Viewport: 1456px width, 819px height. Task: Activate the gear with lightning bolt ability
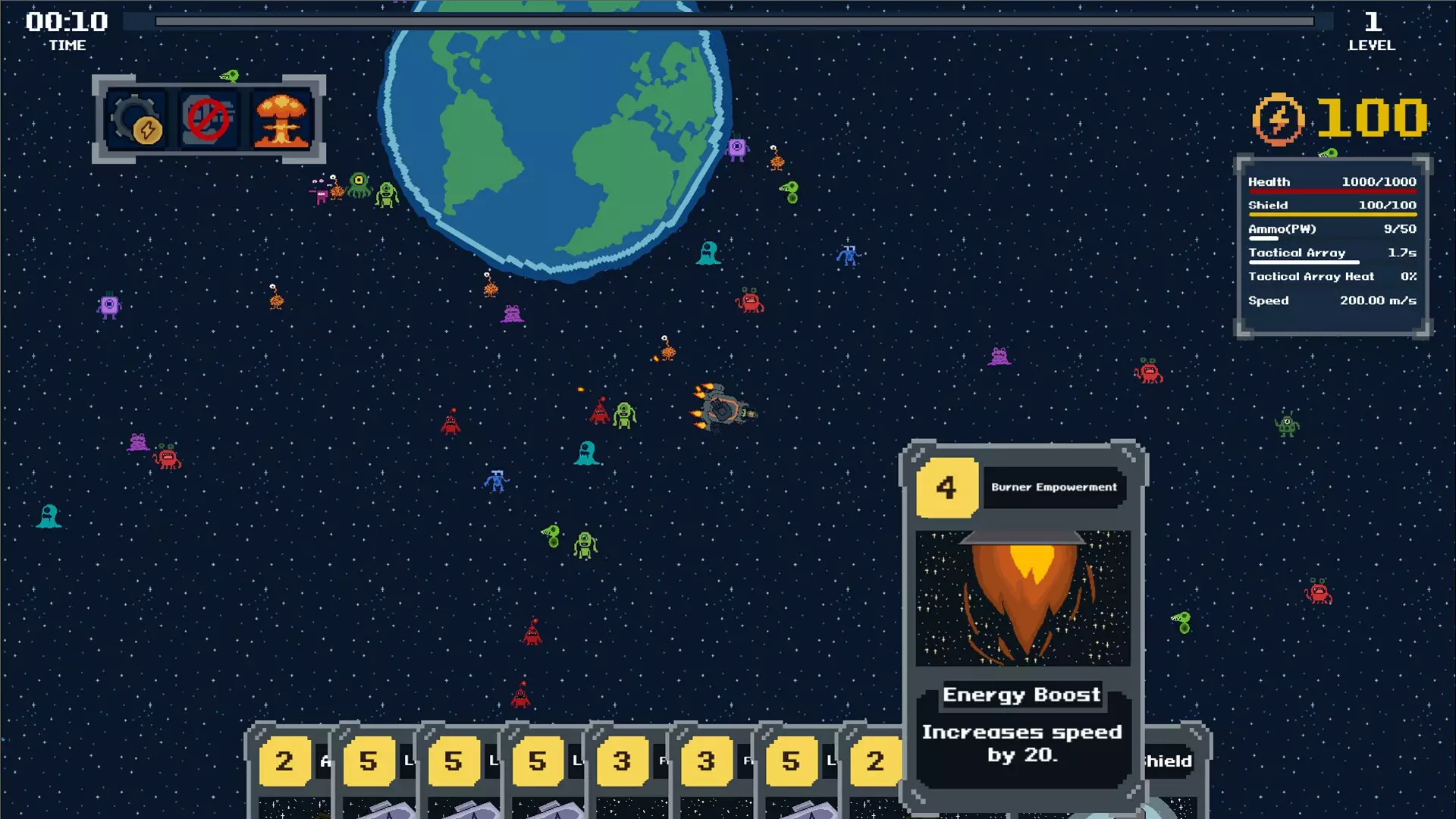tap(137, 120)
